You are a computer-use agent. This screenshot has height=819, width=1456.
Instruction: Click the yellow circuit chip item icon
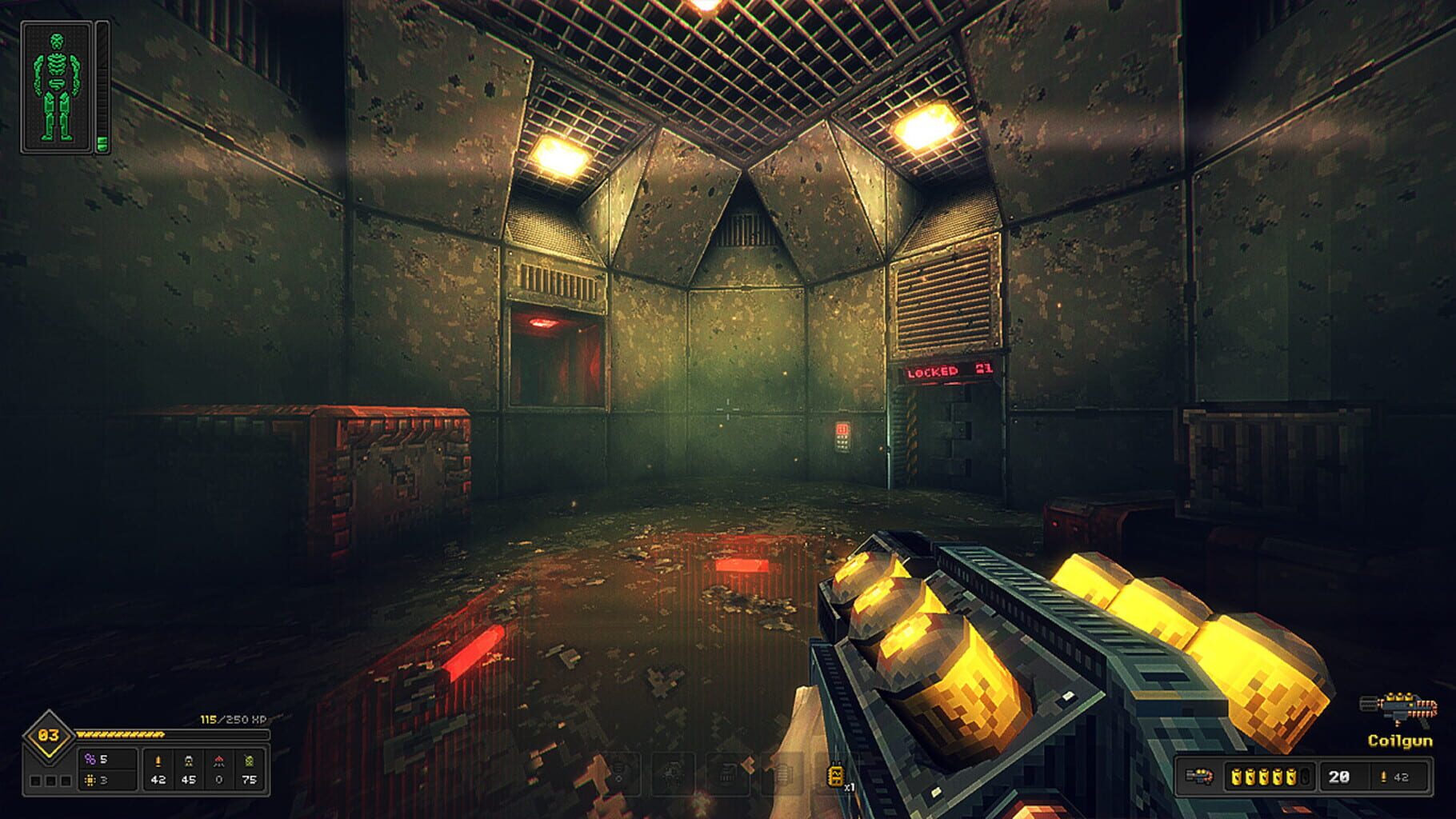tap(91, 781)
